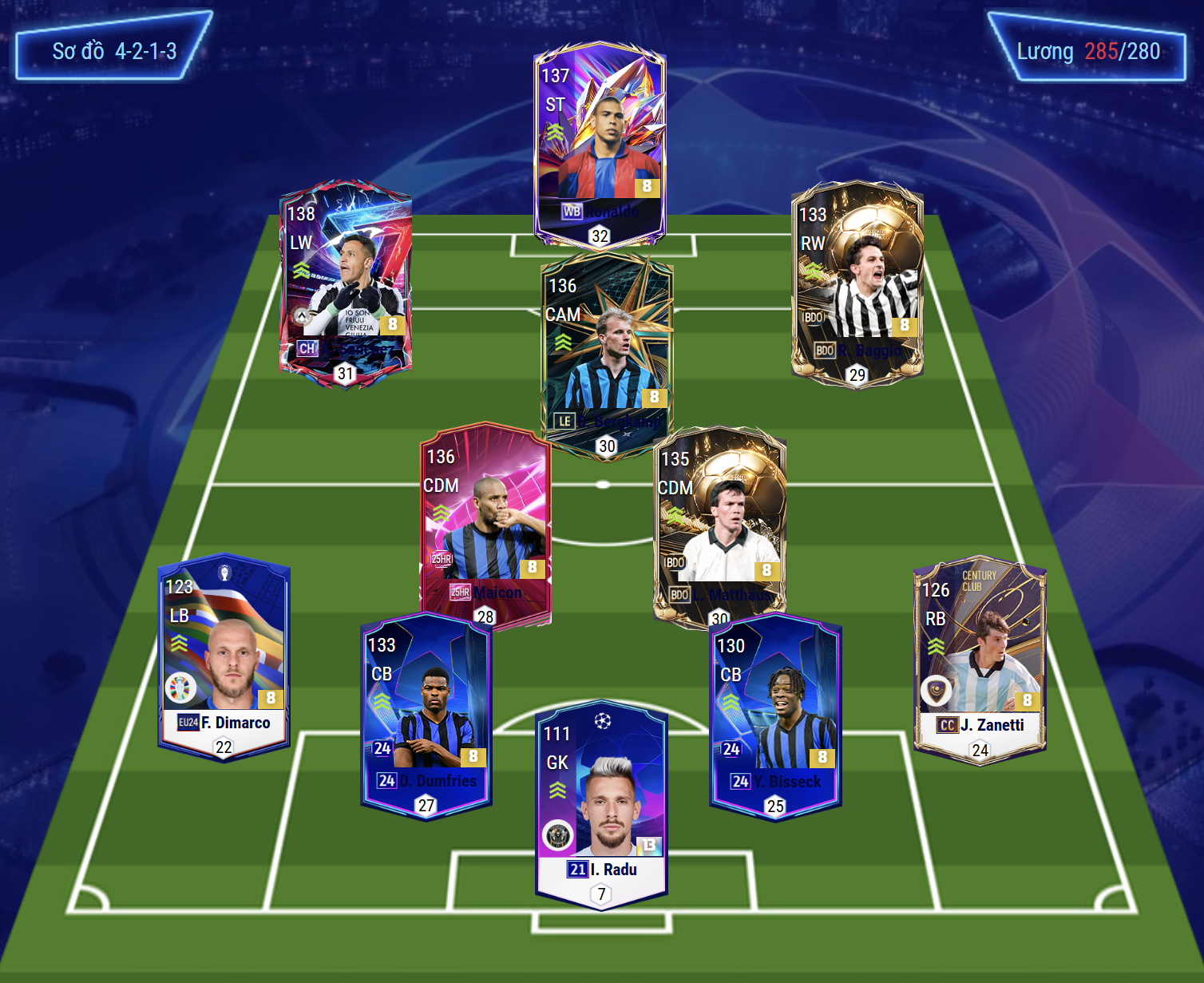Select the Matthäus CDM card
1204x983 pixels.
[719, 527]
